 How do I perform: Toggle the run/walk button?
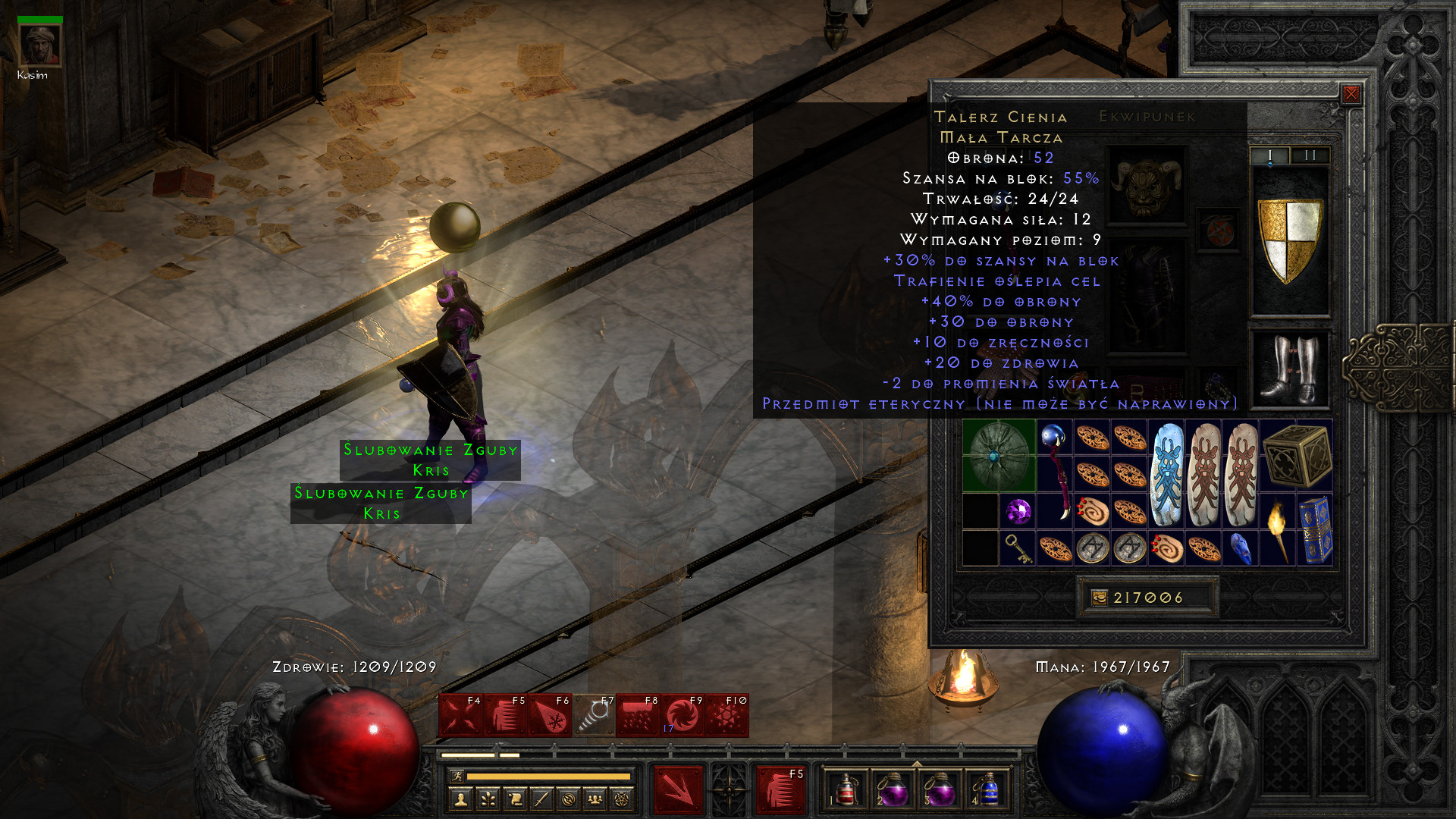pos(457,776)
